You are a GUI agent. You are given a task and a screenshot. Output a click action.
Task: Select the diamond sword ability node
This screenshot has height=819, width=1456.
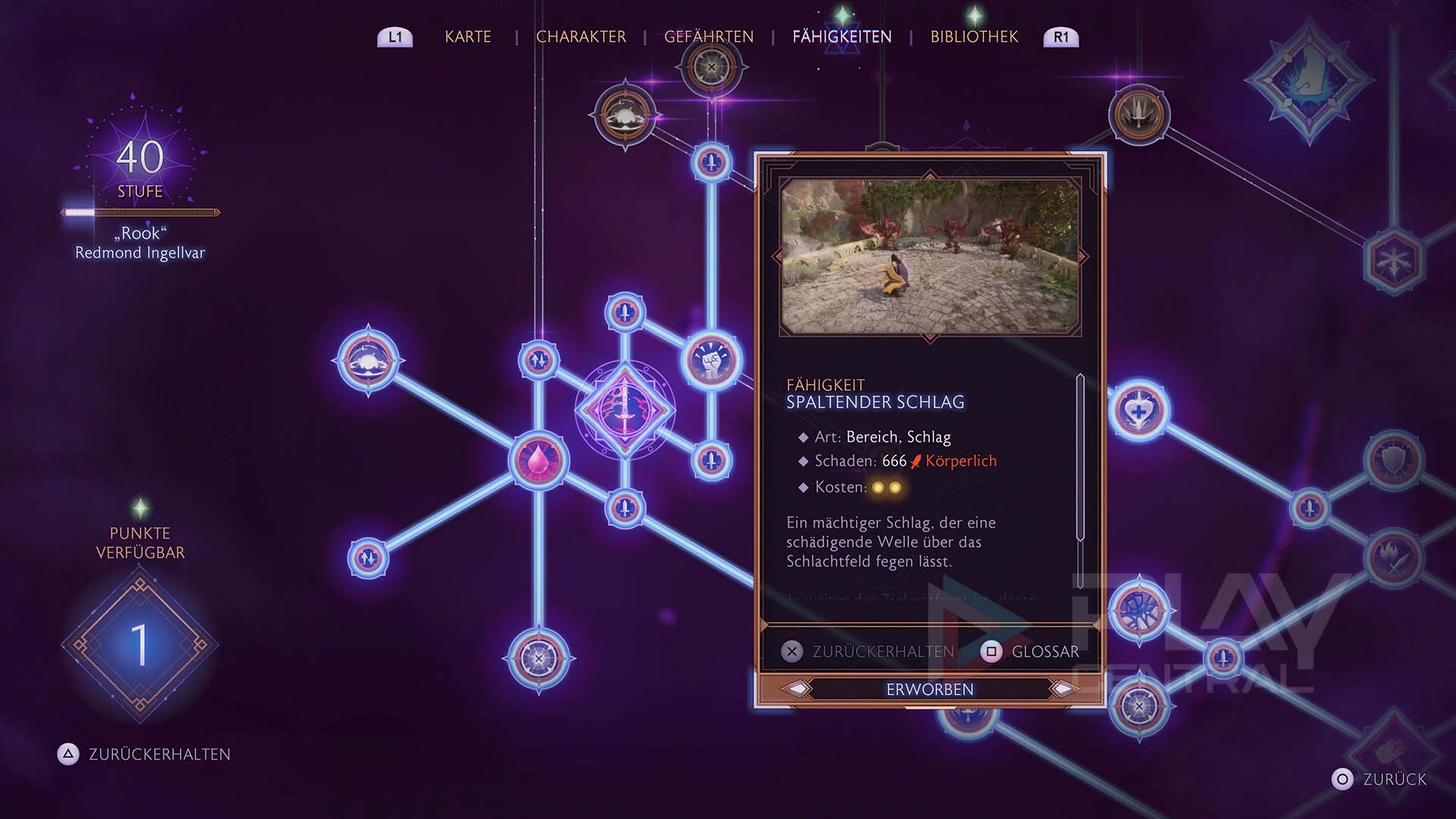click(625, 409)
